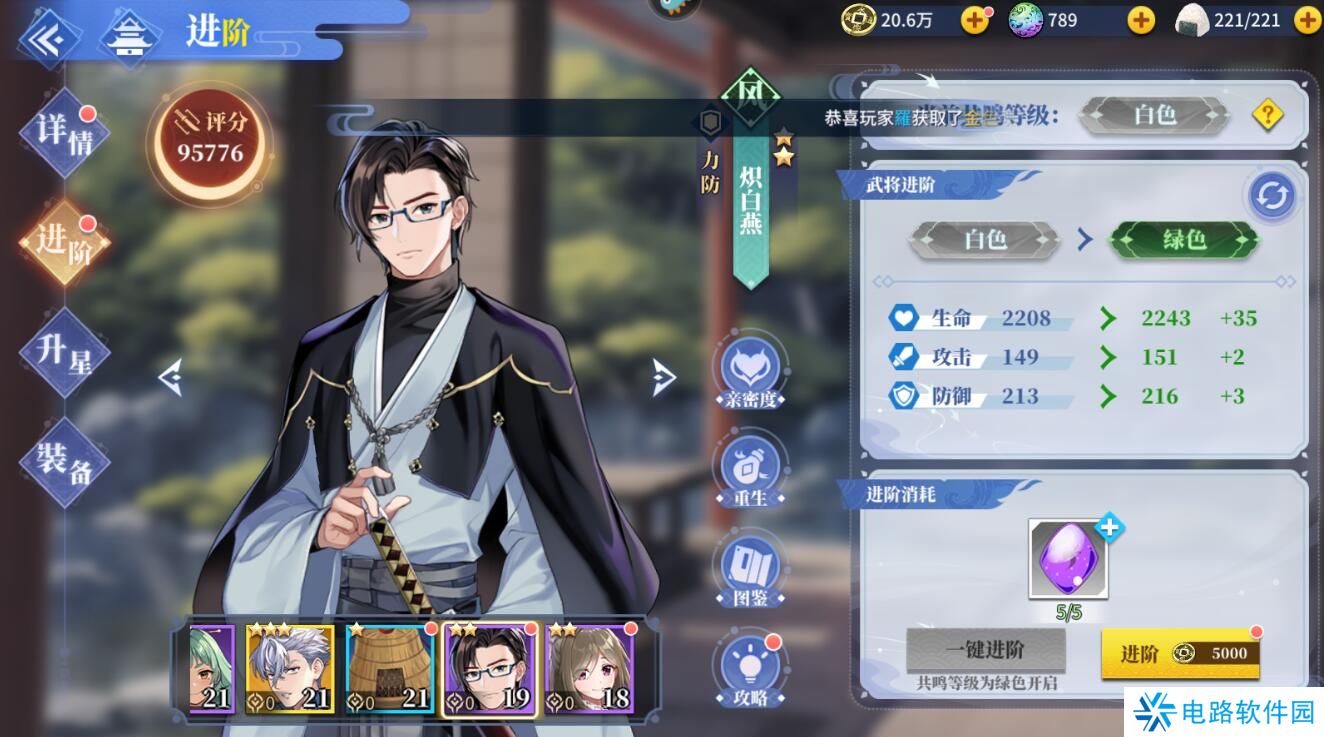This screenshot has height=737, width=1324.
Task: Select the level 18 character portrait thumbnail
Action: tap(589, 667)
